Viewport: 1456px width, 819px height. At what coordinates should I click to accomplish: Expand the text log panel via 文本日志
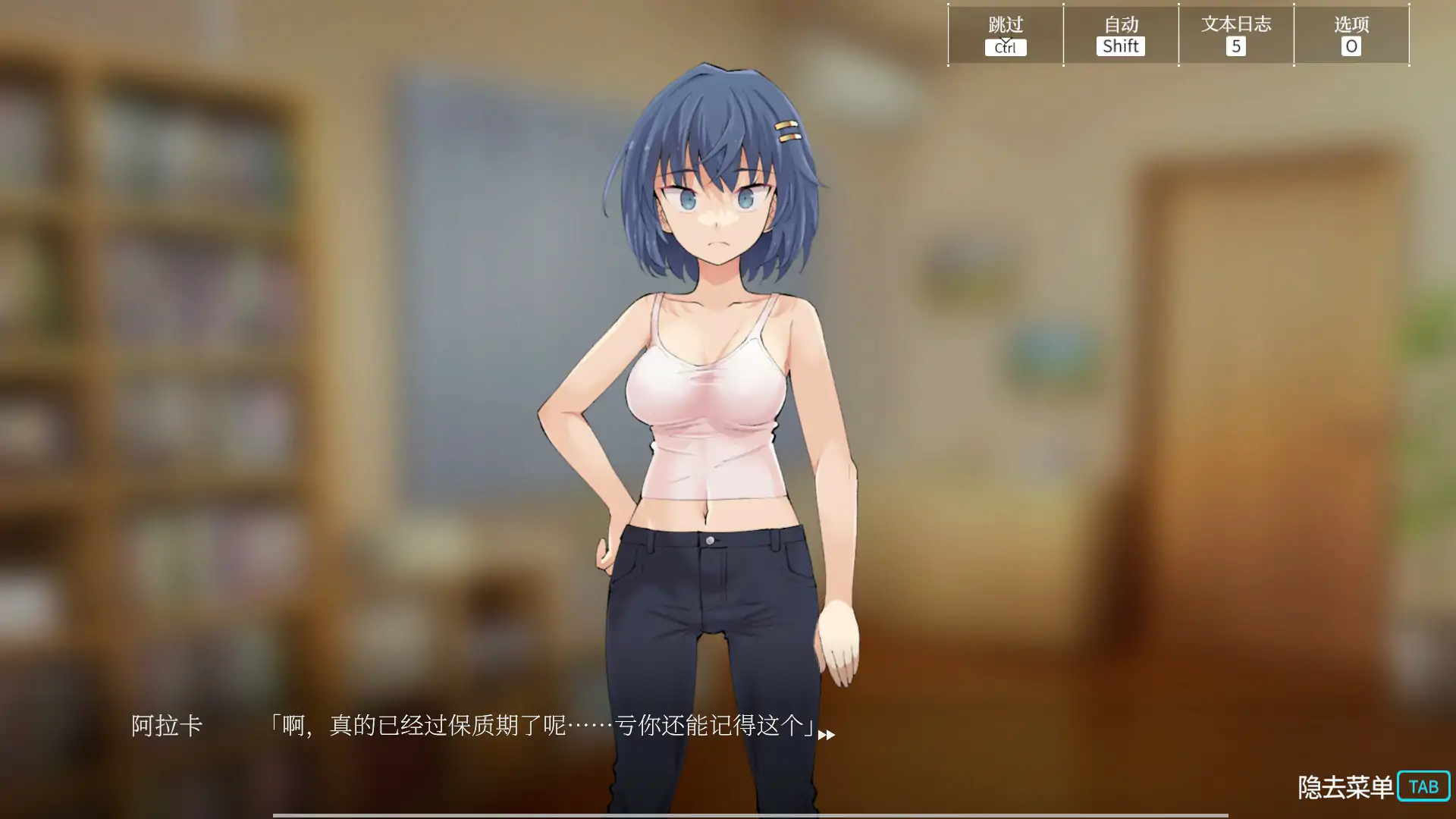pos(1235,34)
